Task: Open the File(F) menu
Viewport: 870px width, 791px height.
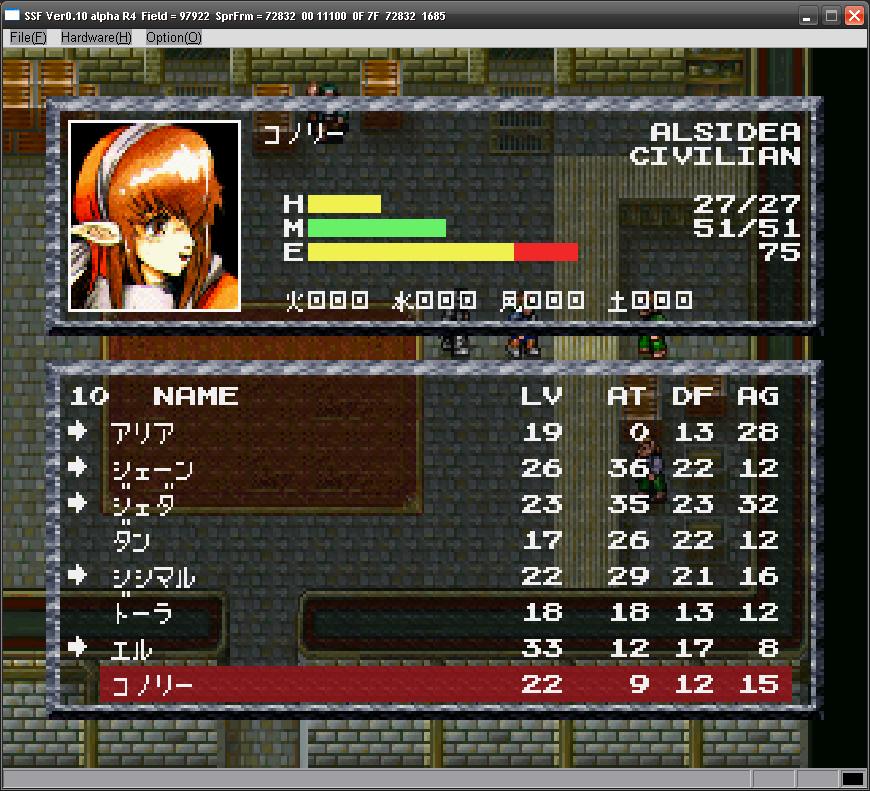Action: tap(28, 37)
